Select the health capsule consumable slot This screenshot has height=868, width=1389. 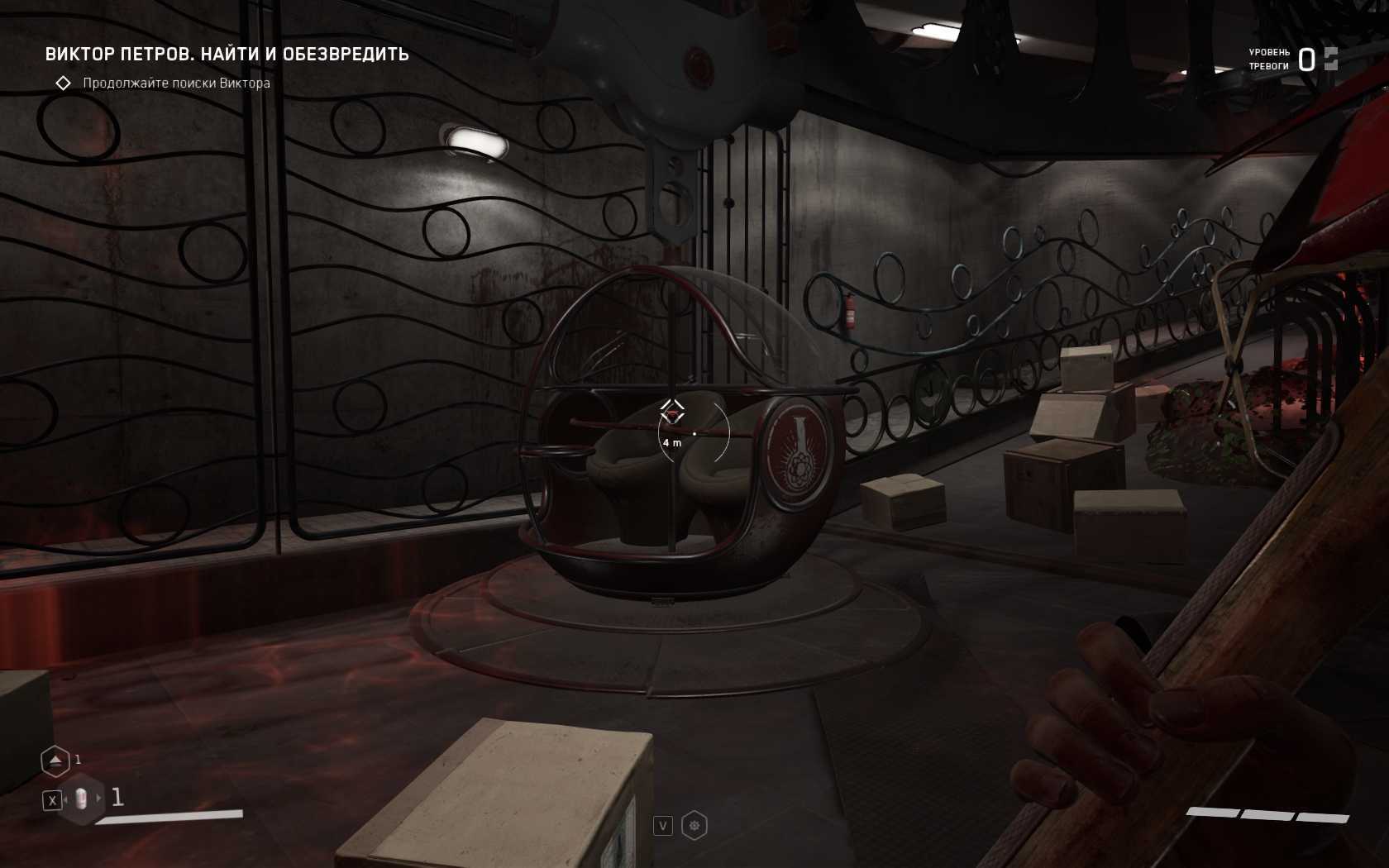[x=81, y=799]
